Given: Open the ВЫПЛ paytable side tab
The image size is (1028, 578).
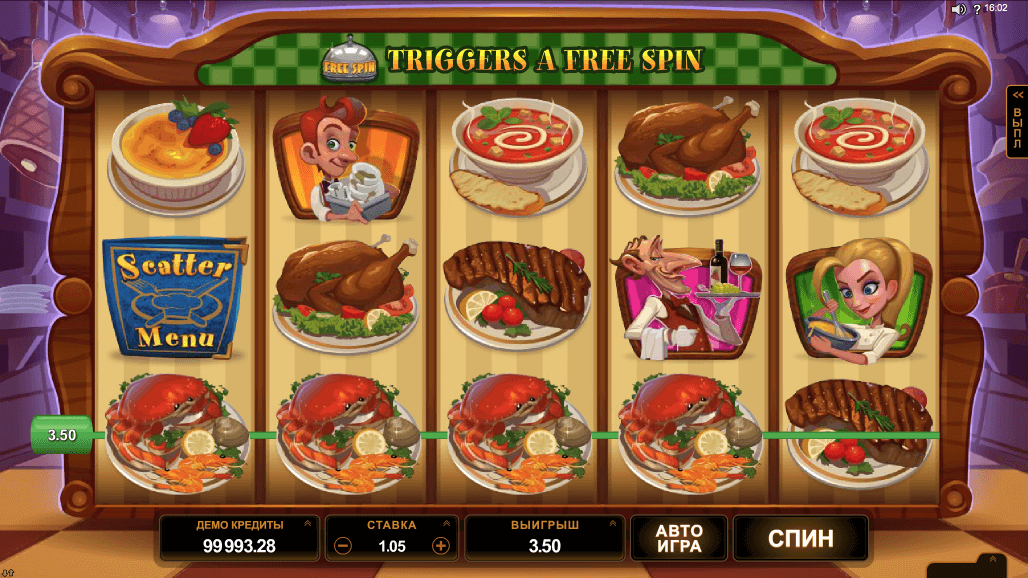Looking at the screenshot, I should pos(1017,122).
